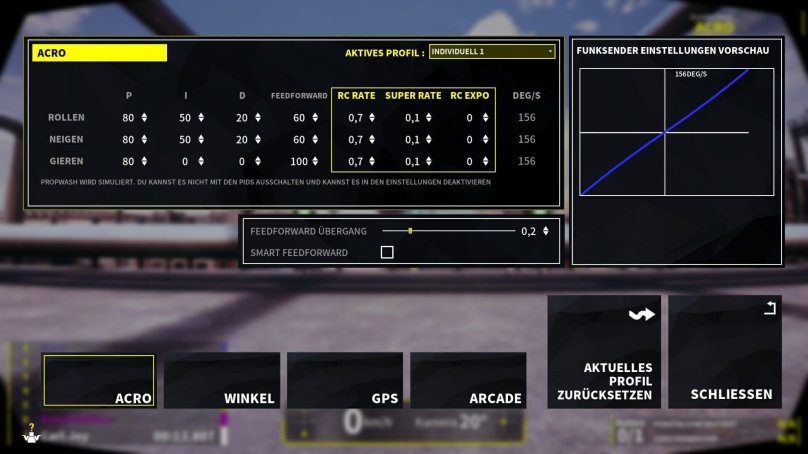Viewport: 808px width, 454px height.
Task: Select the GPS flight mode tab
Action: 344,381
